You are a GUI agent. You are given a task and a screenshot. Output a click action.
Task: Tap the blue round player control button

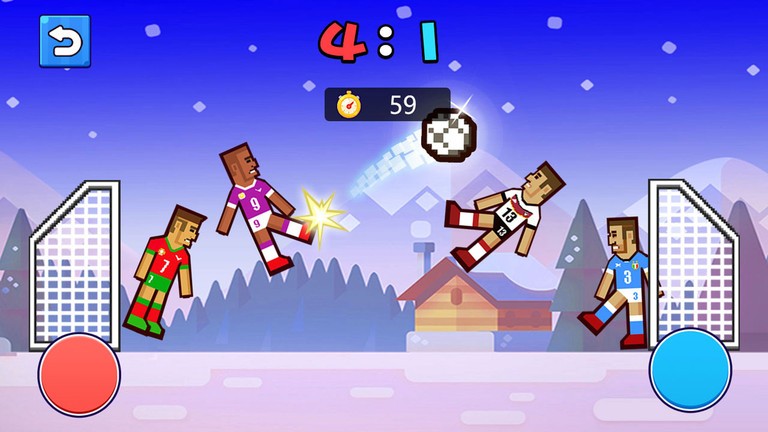pyautogui.click(x=690, y=370)
